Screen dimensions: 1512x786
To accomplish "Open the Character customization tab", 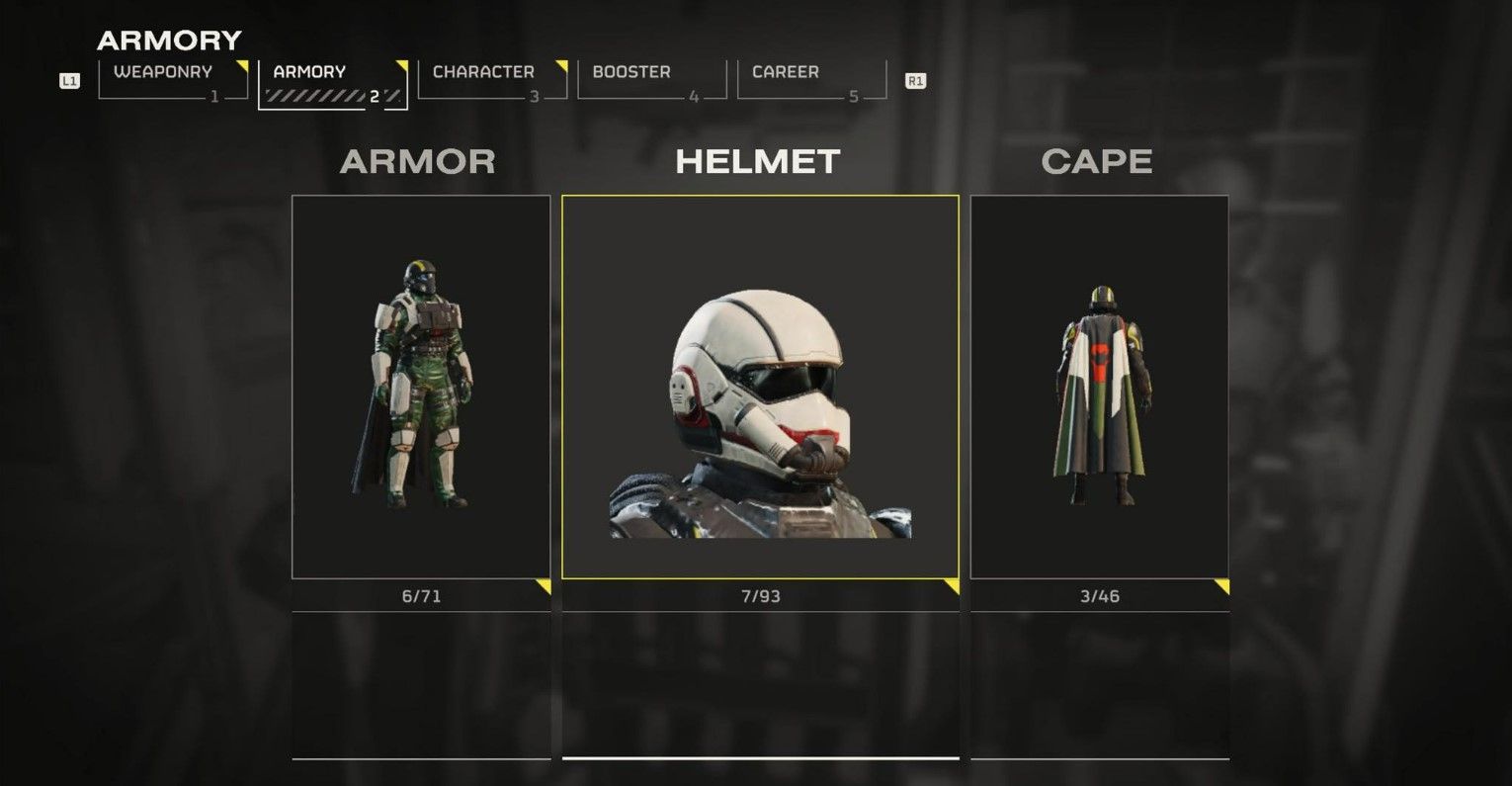I will 482,71.
